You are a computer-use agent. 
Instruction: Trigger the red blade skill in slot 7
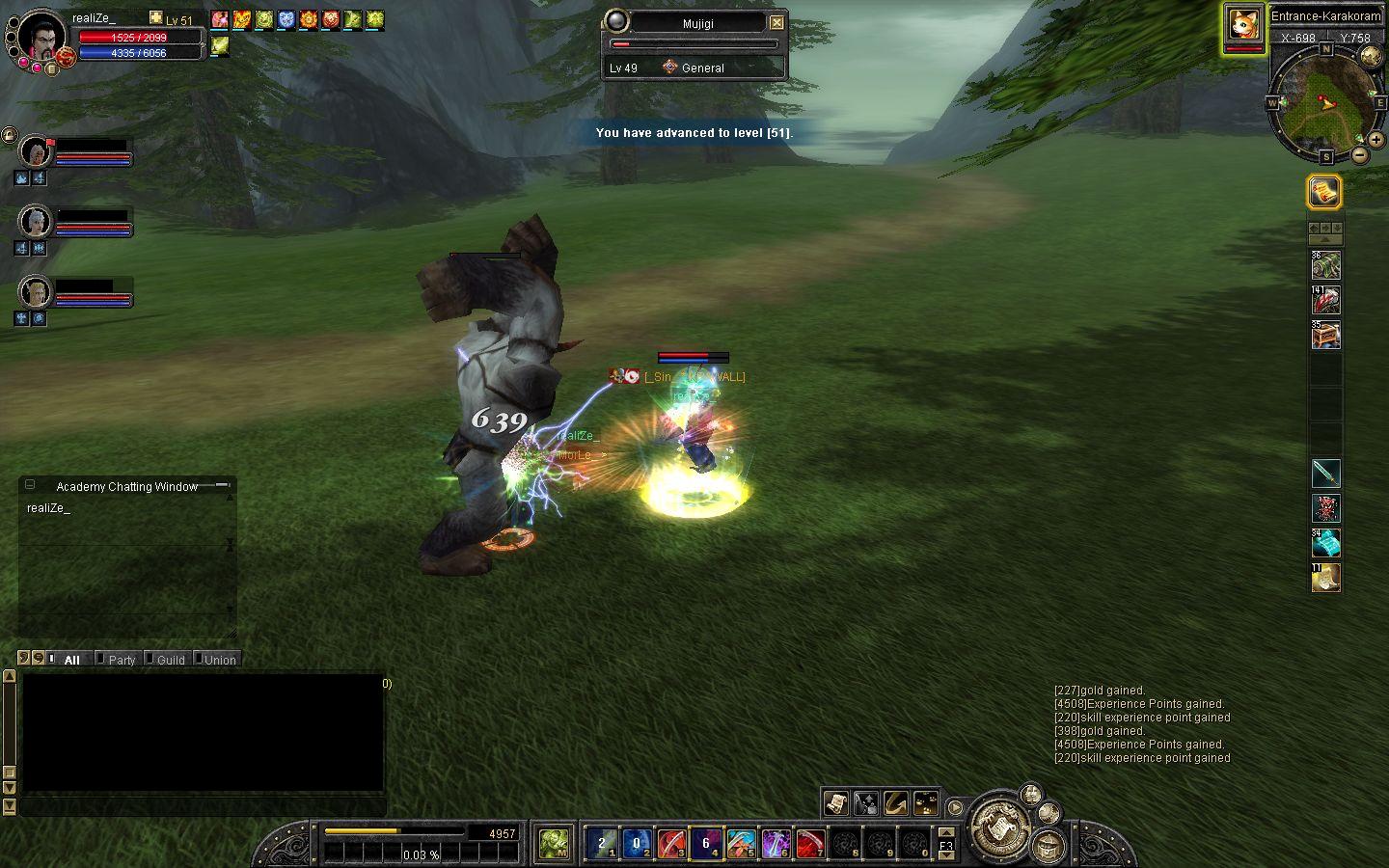click(810, 844)
